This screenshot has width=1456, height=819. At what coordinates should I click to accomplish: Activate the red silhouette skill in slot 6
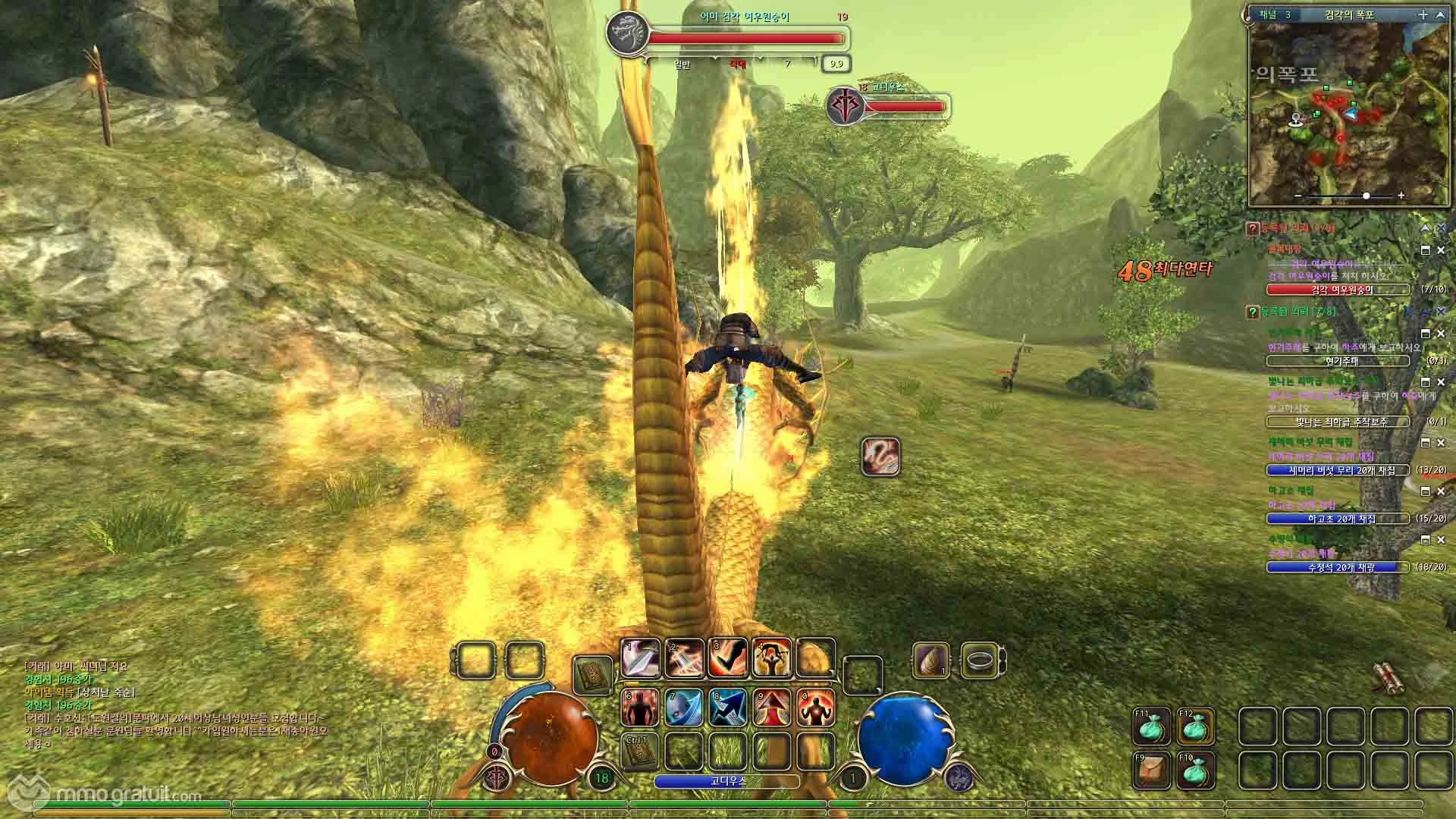coord(641,707)
